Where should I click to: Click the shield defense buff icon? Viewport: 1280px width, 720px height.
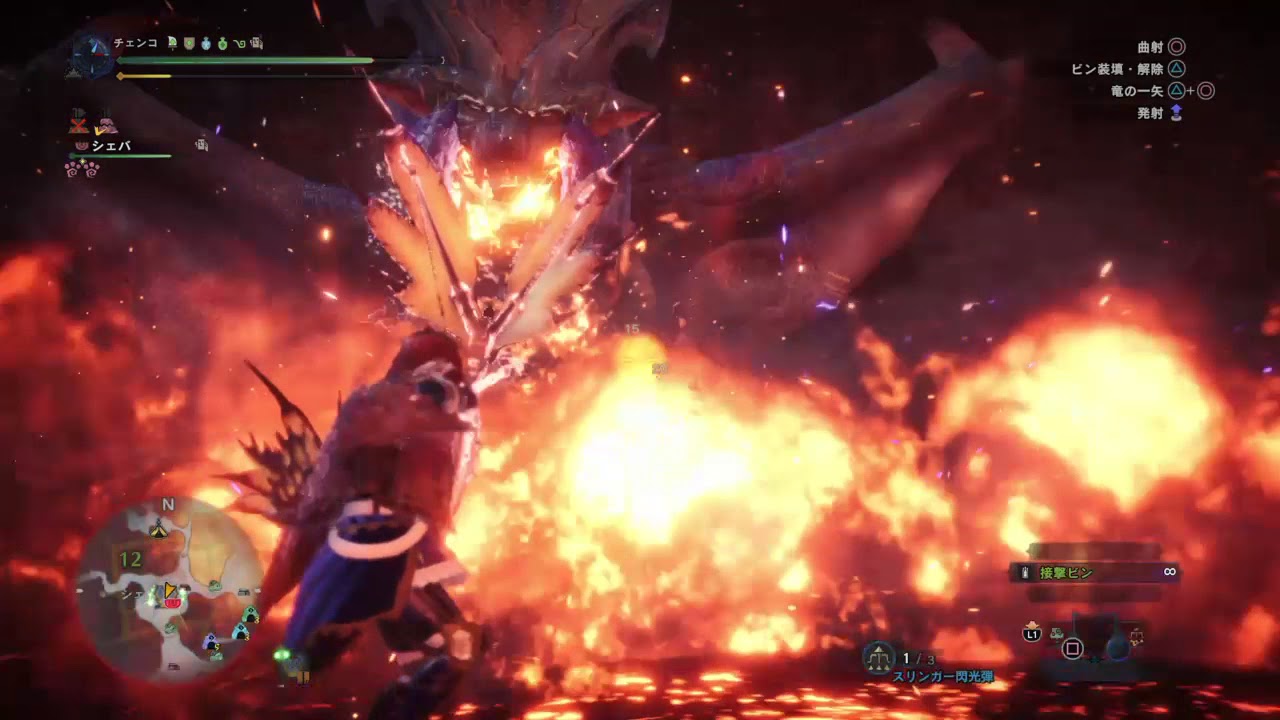tap(189, 43)
